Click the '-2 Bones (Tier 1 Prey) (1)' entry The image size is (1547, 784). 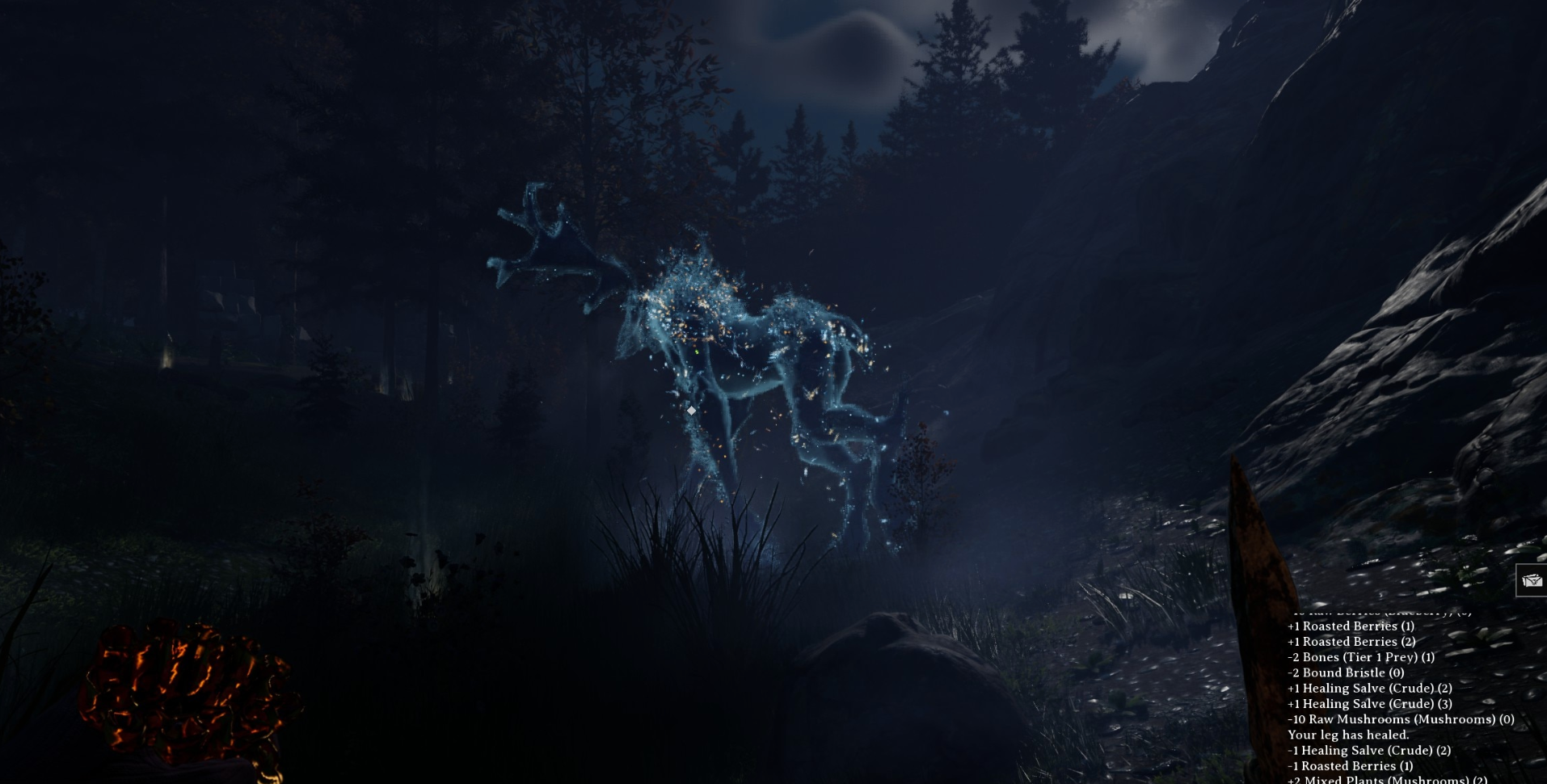tap(1359, 657)
